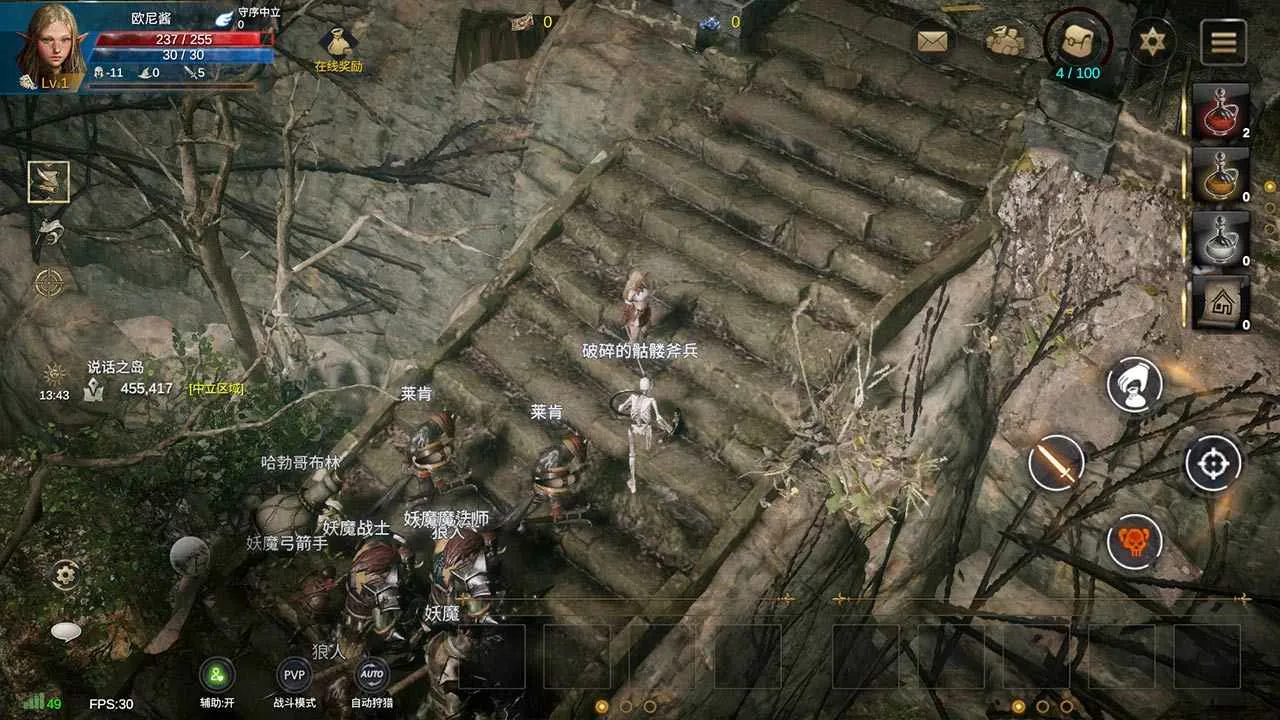This screenshot has width=1280, height=720.
Task: Tap the hand pickup action button
Action: [1134, 384]
